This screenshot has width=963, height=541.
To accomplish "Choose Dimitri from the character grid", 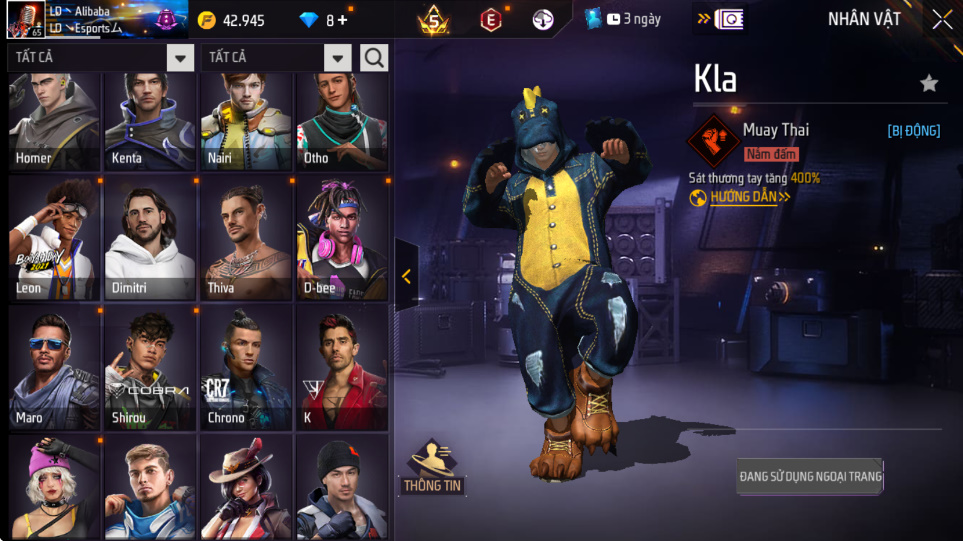I will click(150, 238).
